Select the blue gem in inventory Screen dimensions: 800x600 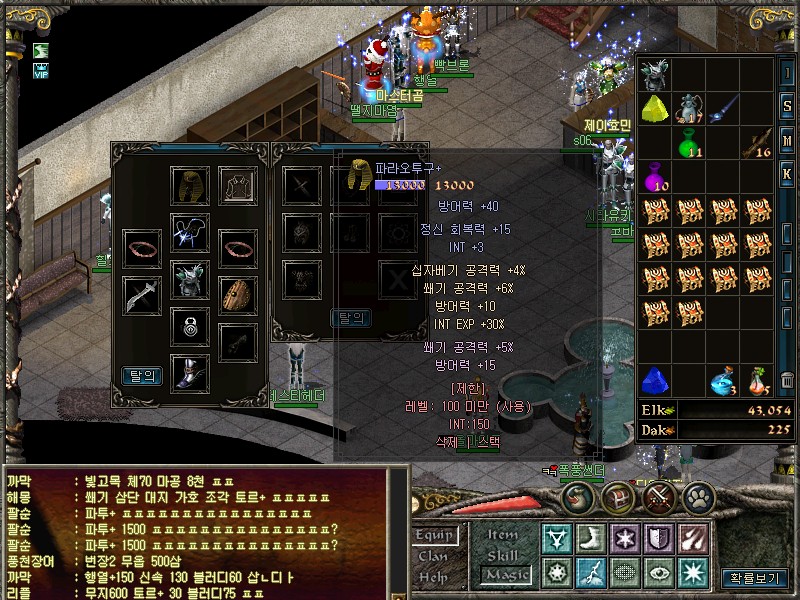(x=656, y=380)
